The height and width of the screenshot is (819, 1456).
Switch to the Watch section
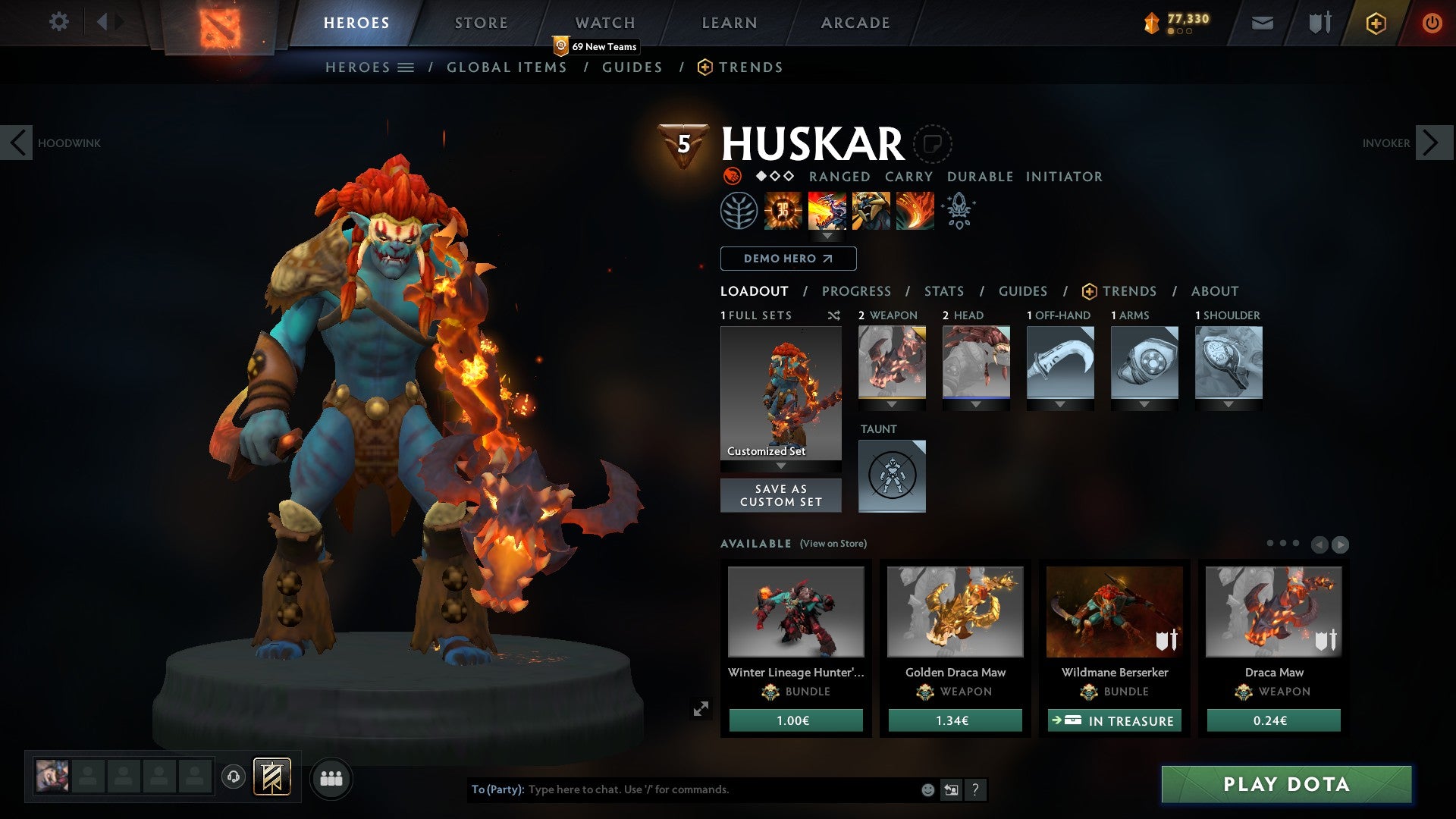pos(605,23)
